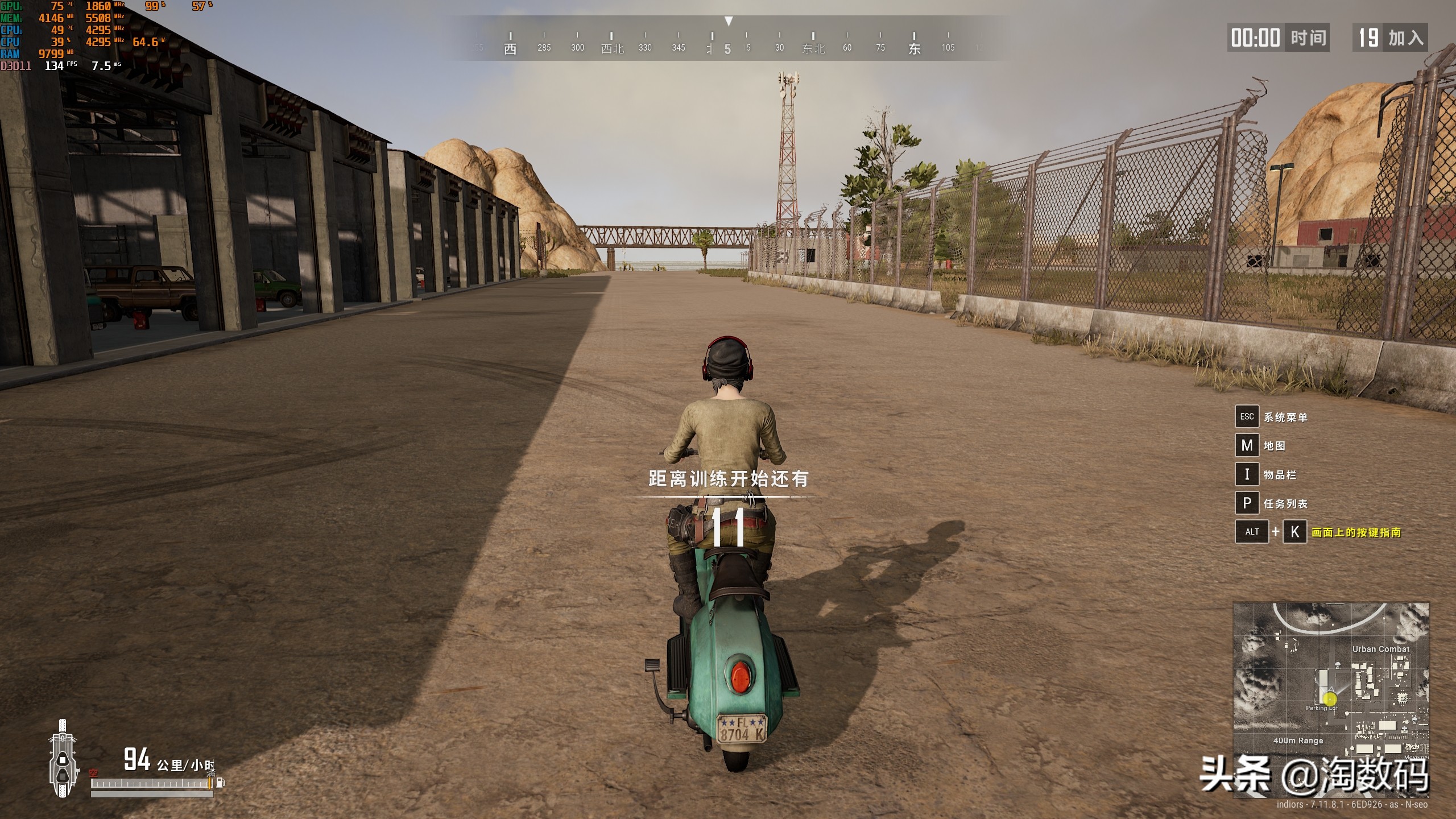
Task: Select the Urban Combat label on minimap
Action: [x=1380, y=649]
